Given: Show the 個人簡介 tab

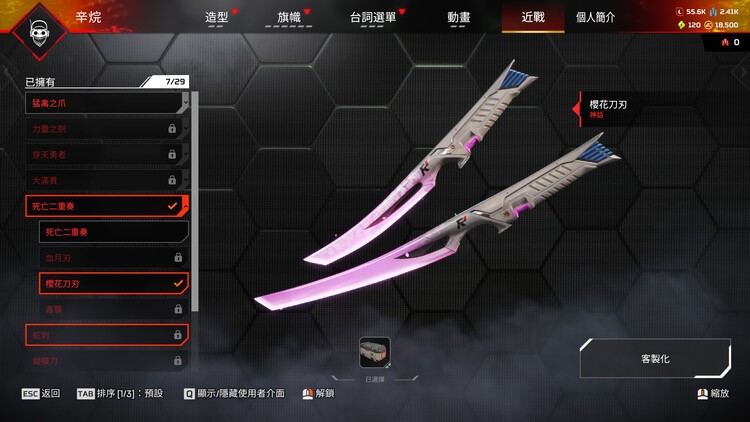Looking at the screenshot, I should tap(595, 18).
